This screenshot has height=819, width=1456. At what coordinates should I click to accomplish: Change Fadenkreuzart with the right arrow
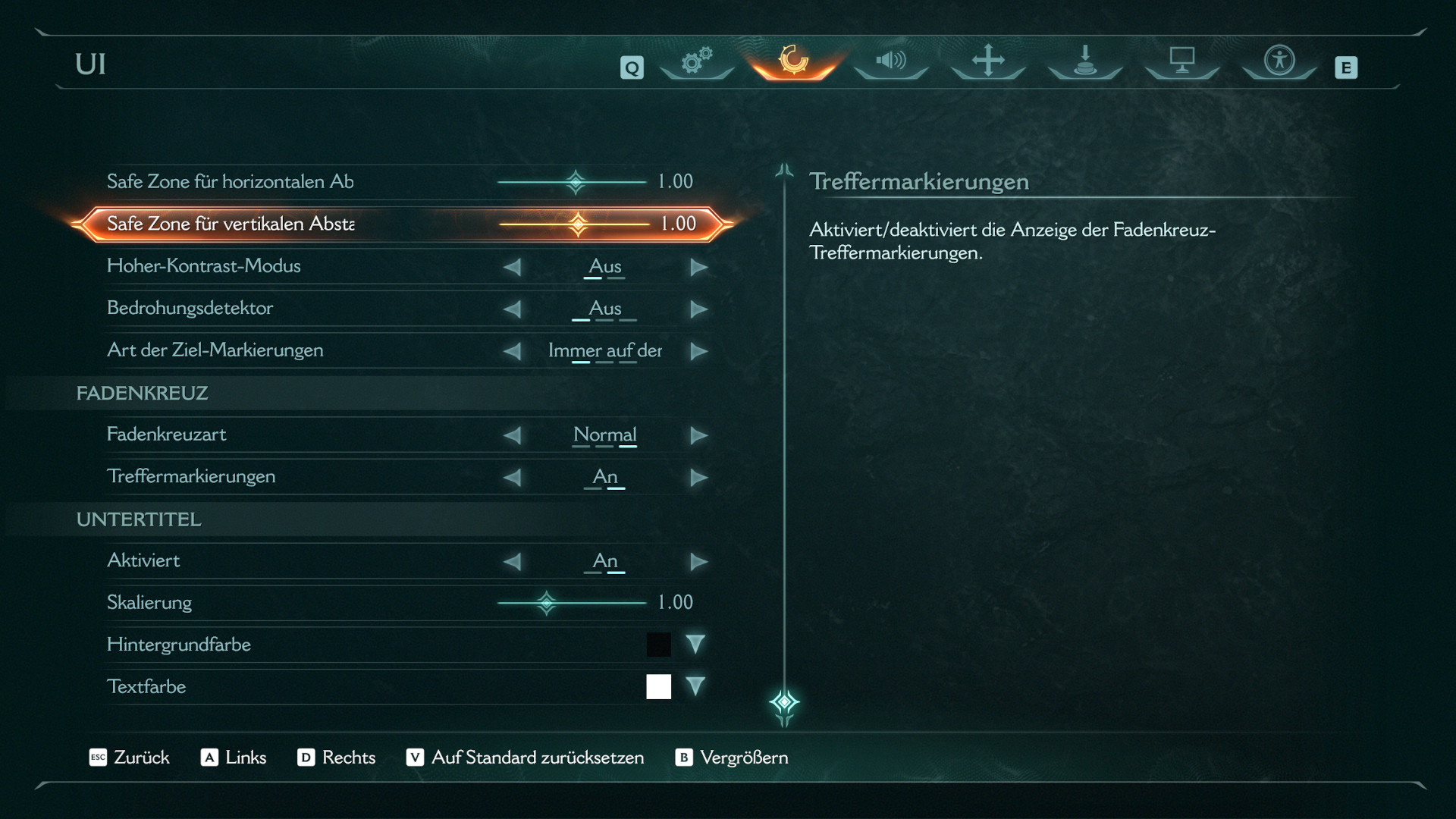click(x=698, y=435)
